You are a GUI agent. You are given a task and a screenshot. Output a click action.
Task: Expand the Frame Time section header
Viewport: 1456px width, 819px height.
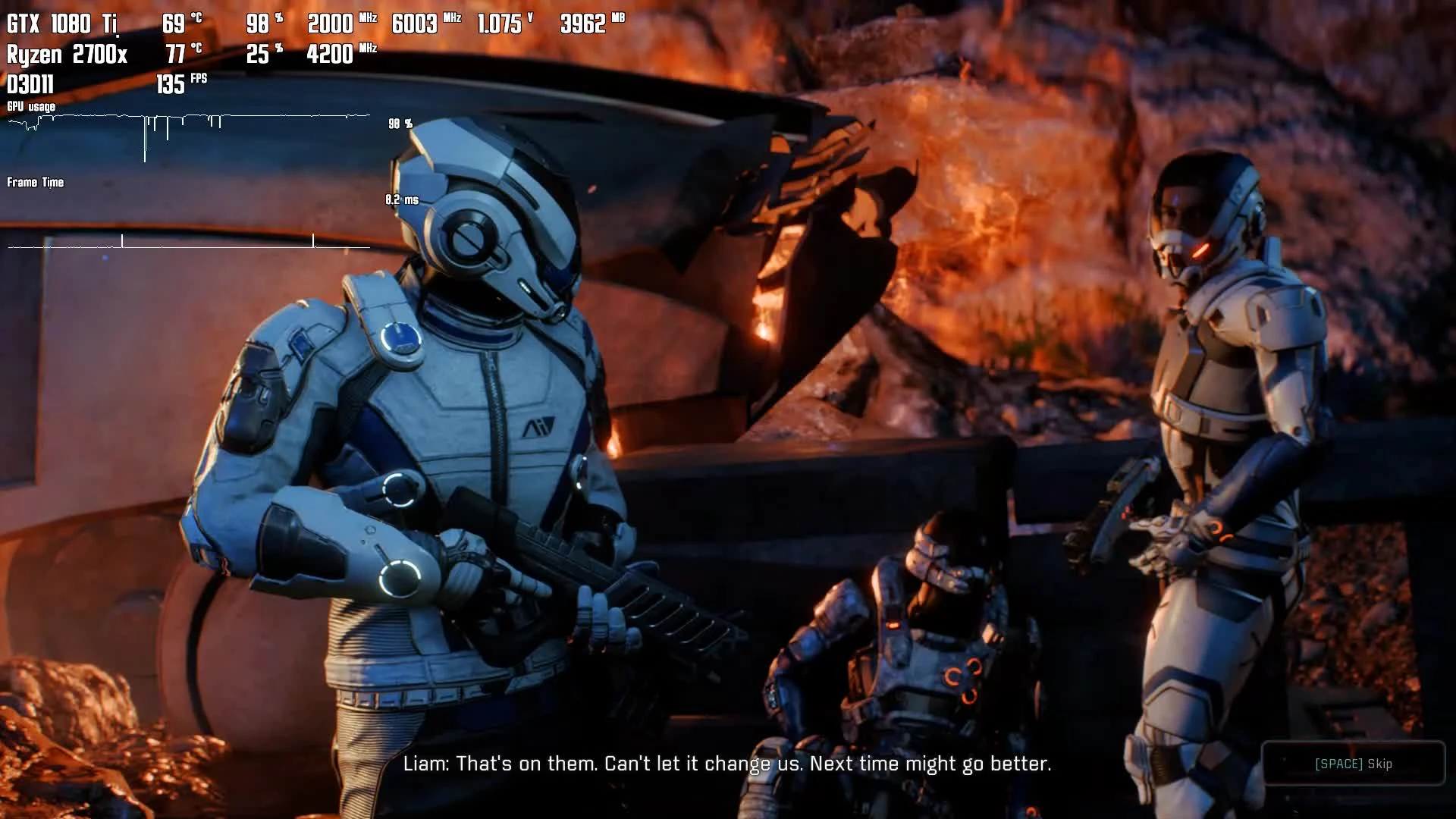tap(35, 183)
